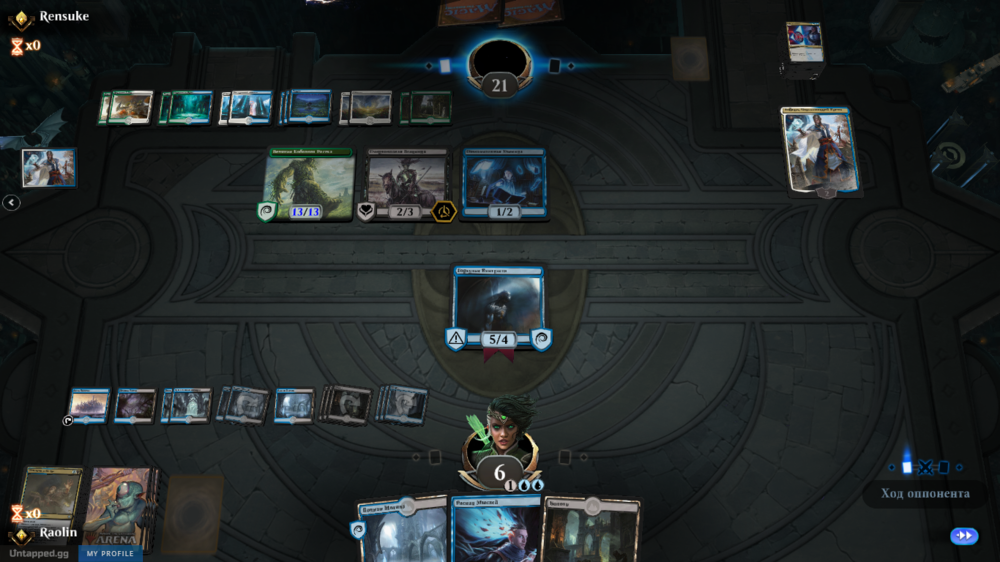Inspect the small card preview on left edge
This screenshot has height=562, width=1000.
[49, 168]
